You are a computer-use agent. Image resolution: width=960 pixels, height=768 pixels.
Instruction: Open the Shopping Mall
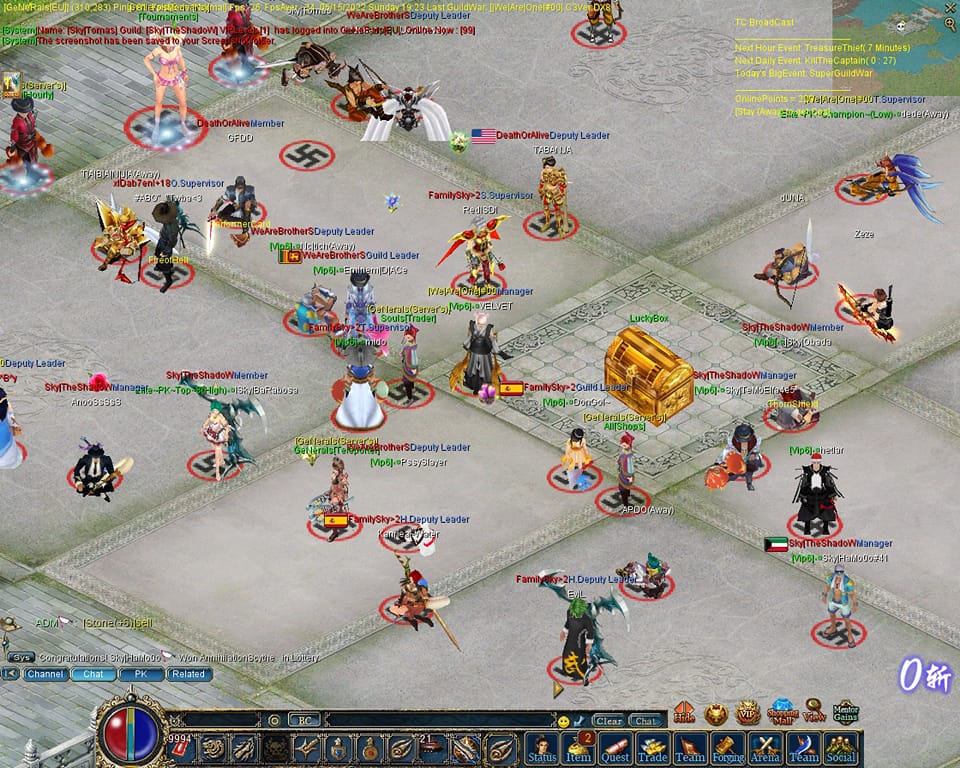(x=782, y=712)
